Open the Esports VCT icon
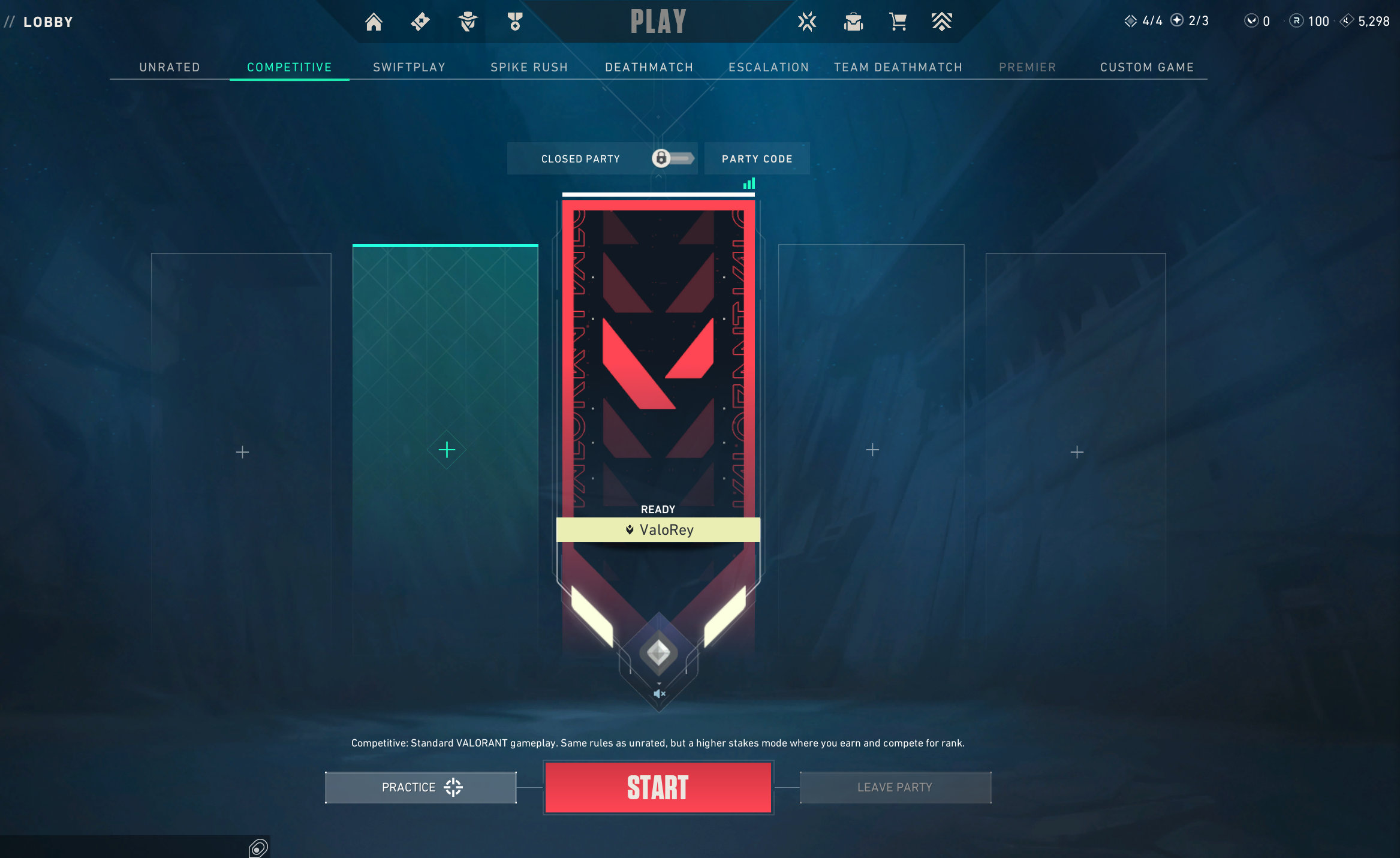Screen dimensions: 1400x858 point(808,22)
